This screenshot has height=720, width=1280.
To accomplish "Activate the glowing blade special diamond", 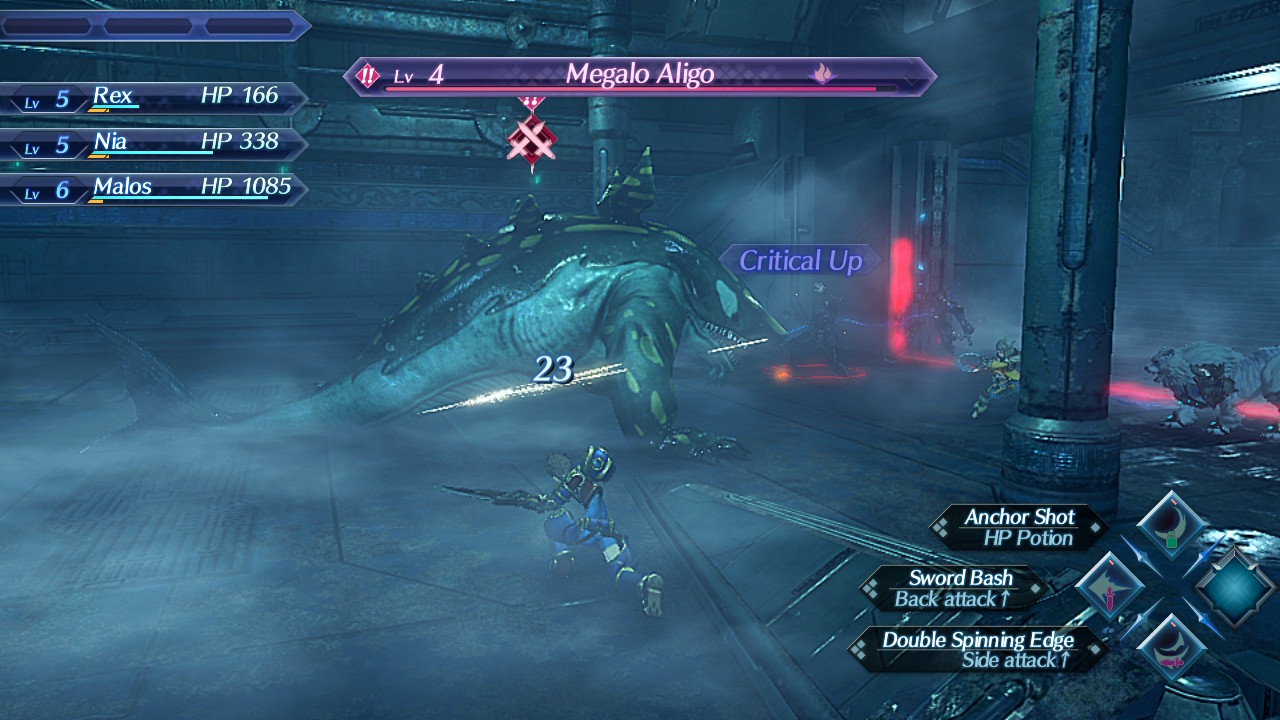I will tap(1235, 588).
